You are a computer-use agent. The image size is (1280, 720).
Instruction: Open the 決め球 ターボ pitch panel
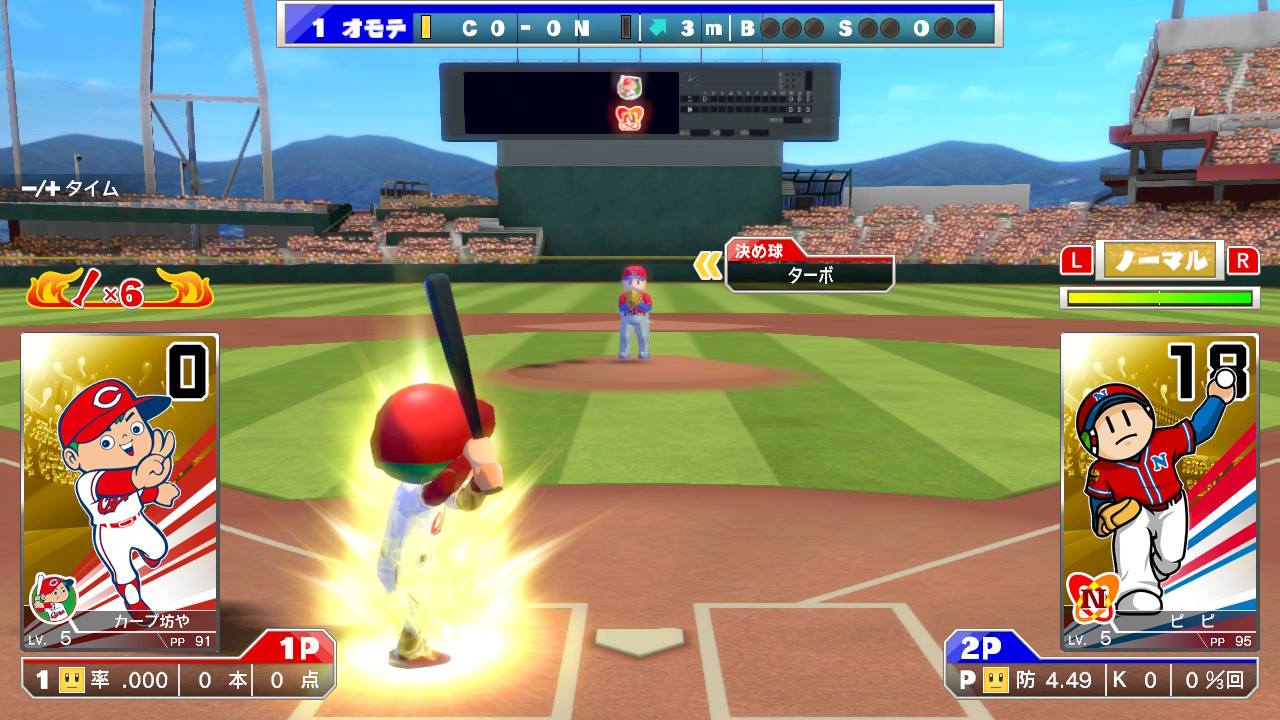pyautogui.click(x=810, y=266)
